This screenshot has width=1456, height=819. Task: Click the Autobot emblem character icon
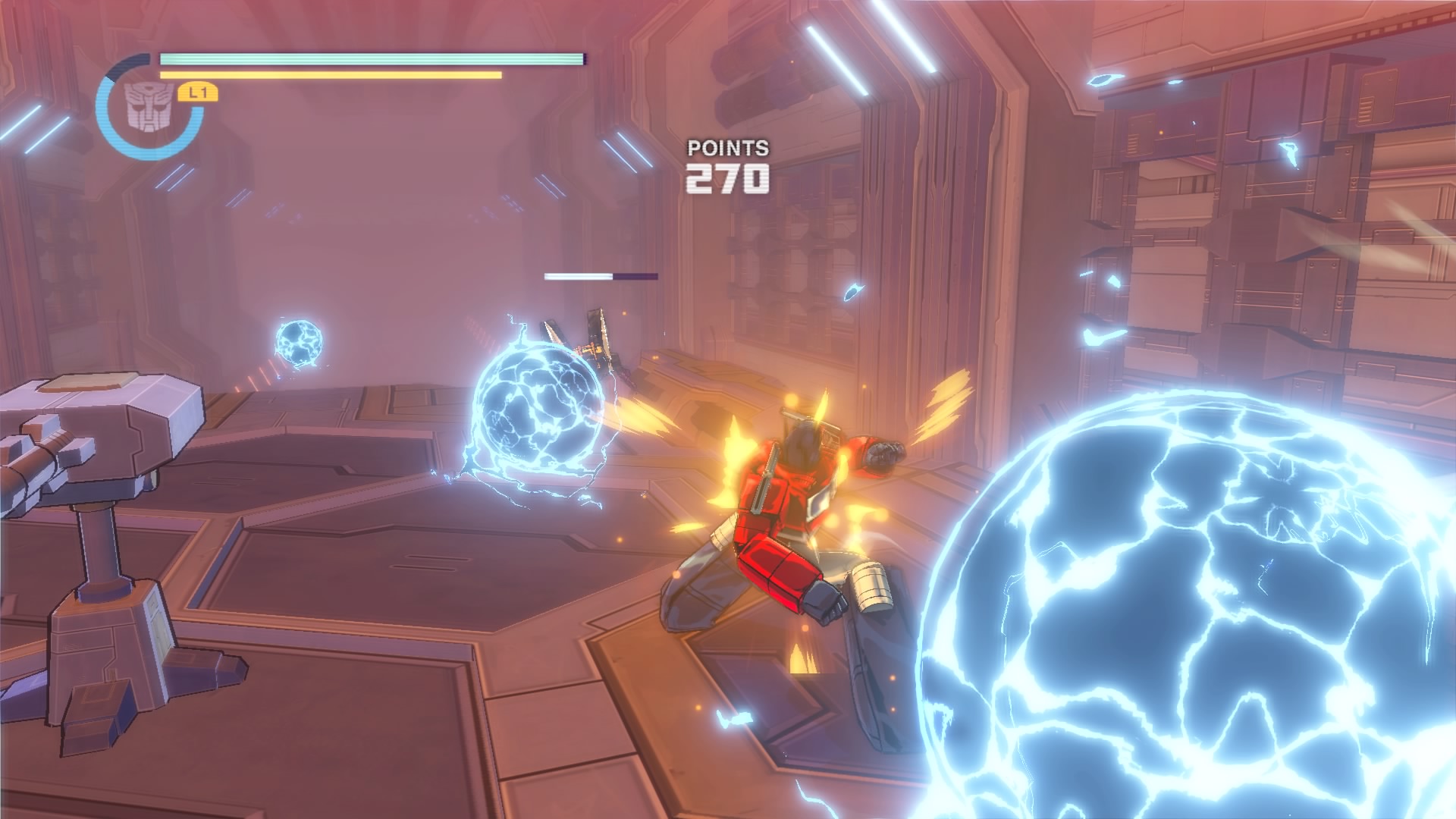point(149,108)
